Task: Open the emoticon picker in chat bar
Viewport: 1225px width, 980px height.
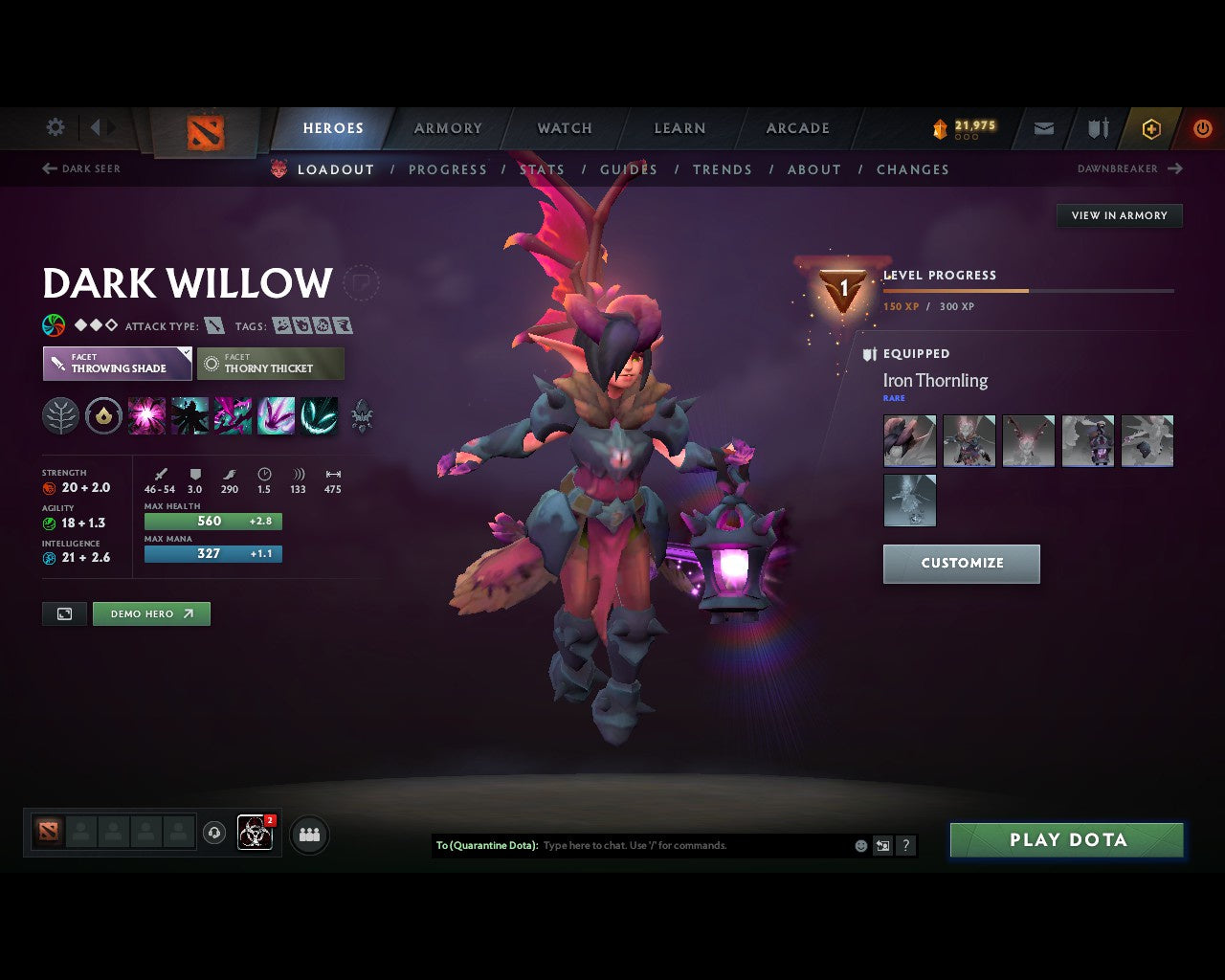Action: click(859, 846)
